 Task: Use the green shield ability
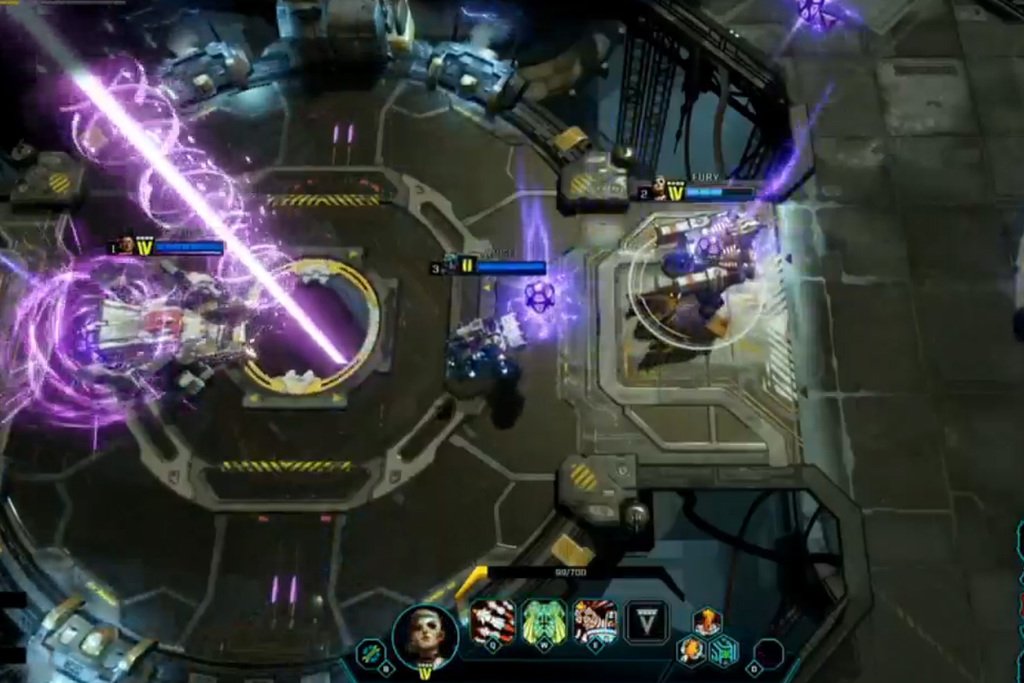[544, 621]
